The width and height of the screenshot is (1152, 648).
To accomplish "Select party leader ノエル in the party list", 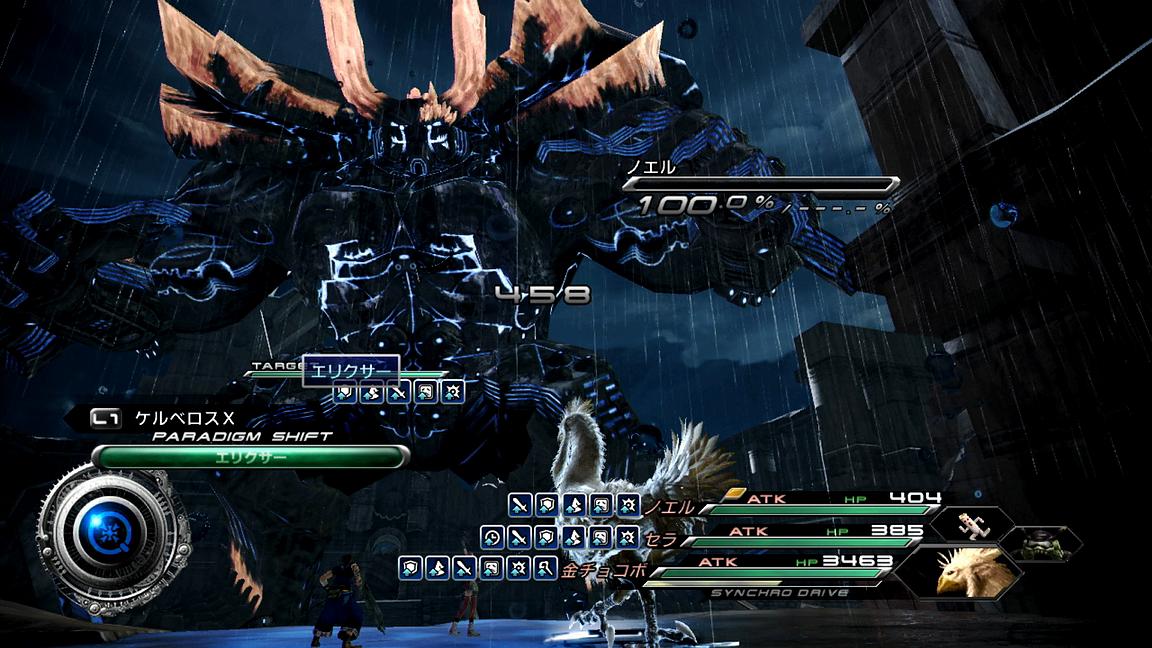I will [x=669, y=507].
